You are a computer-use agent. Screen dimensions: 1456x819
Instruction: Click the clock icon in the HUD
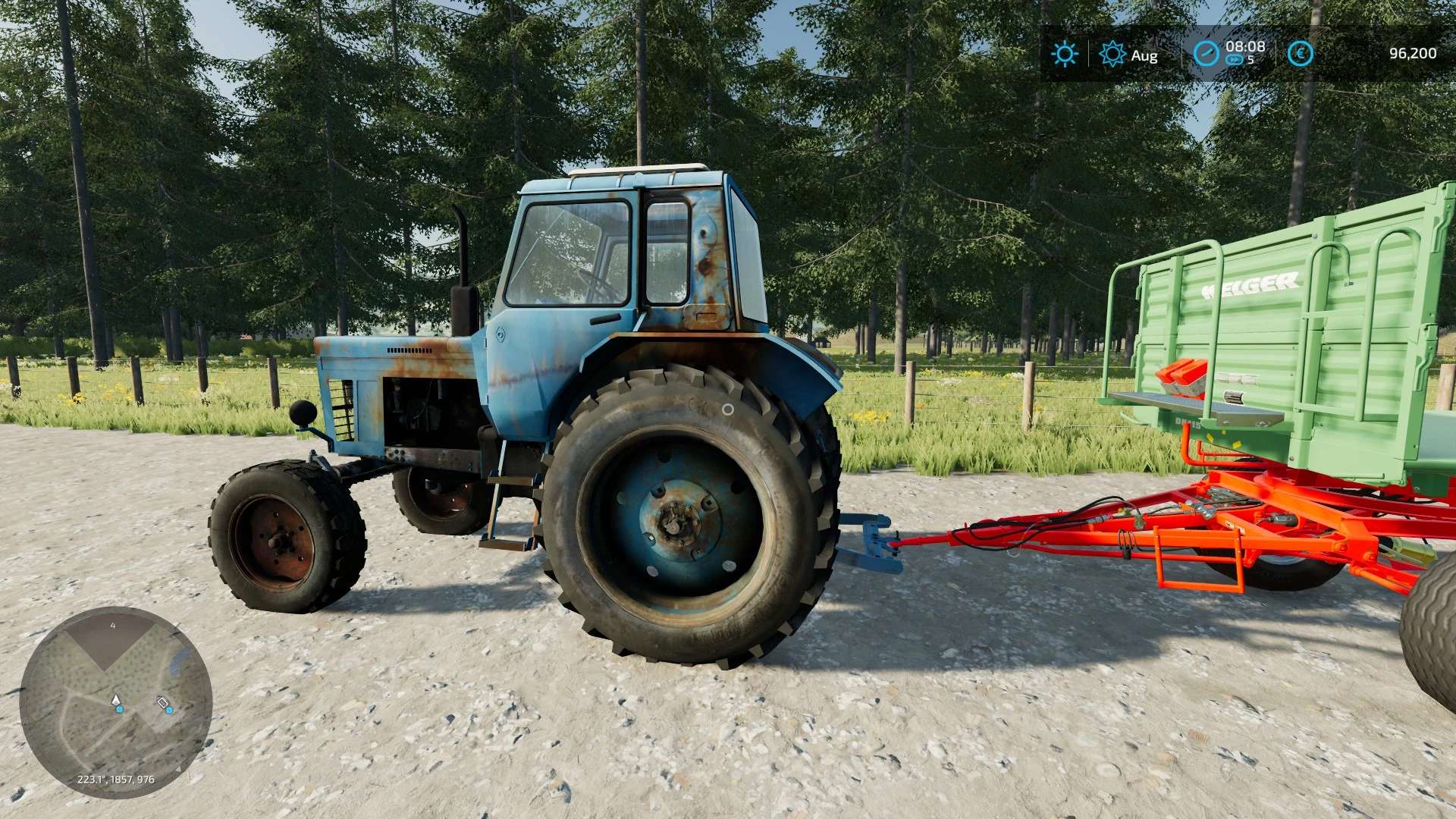(x=1206, y=54)
